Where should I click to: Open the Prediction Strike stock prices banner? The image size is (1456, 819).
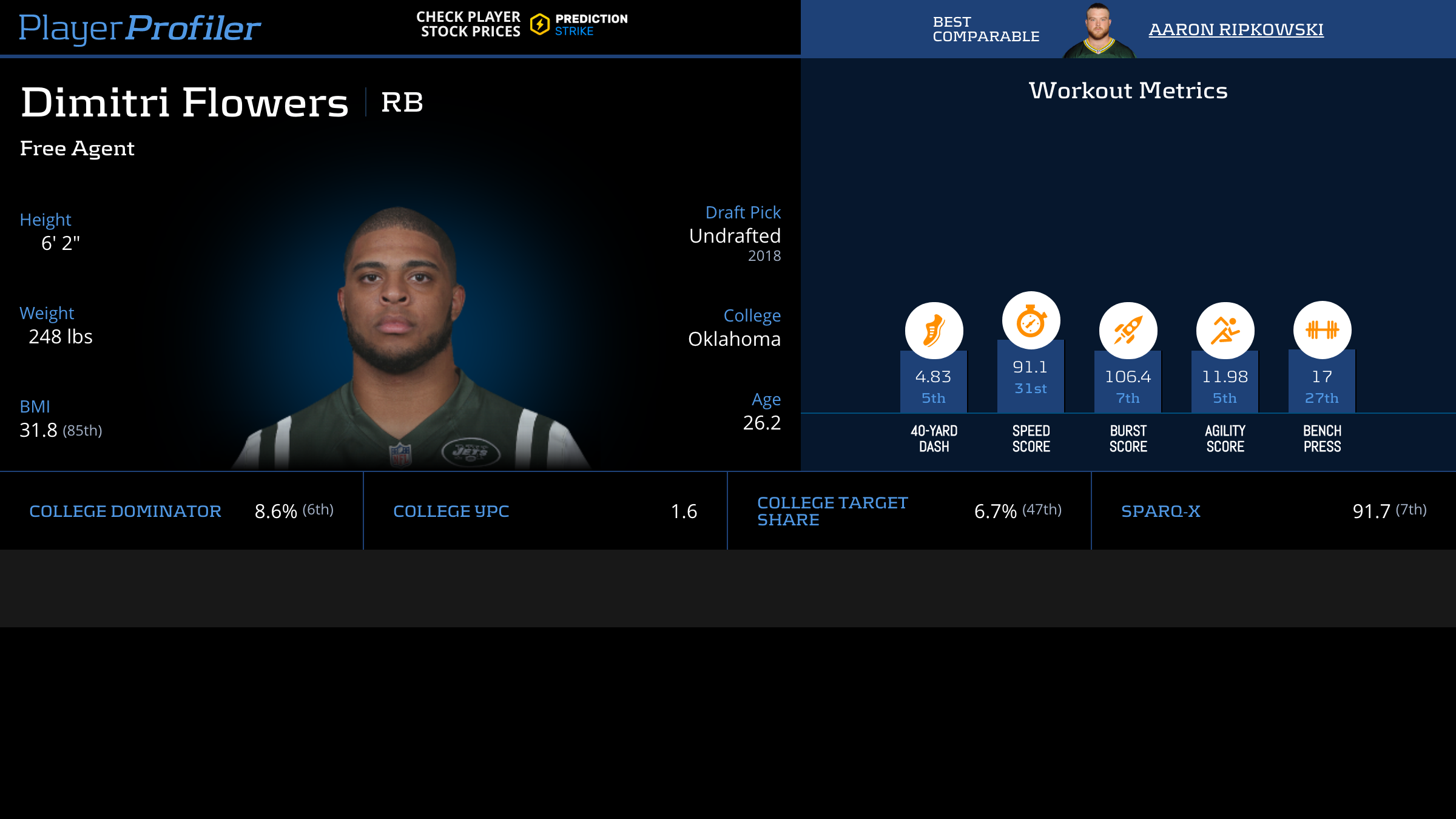[x=522, y=24]
